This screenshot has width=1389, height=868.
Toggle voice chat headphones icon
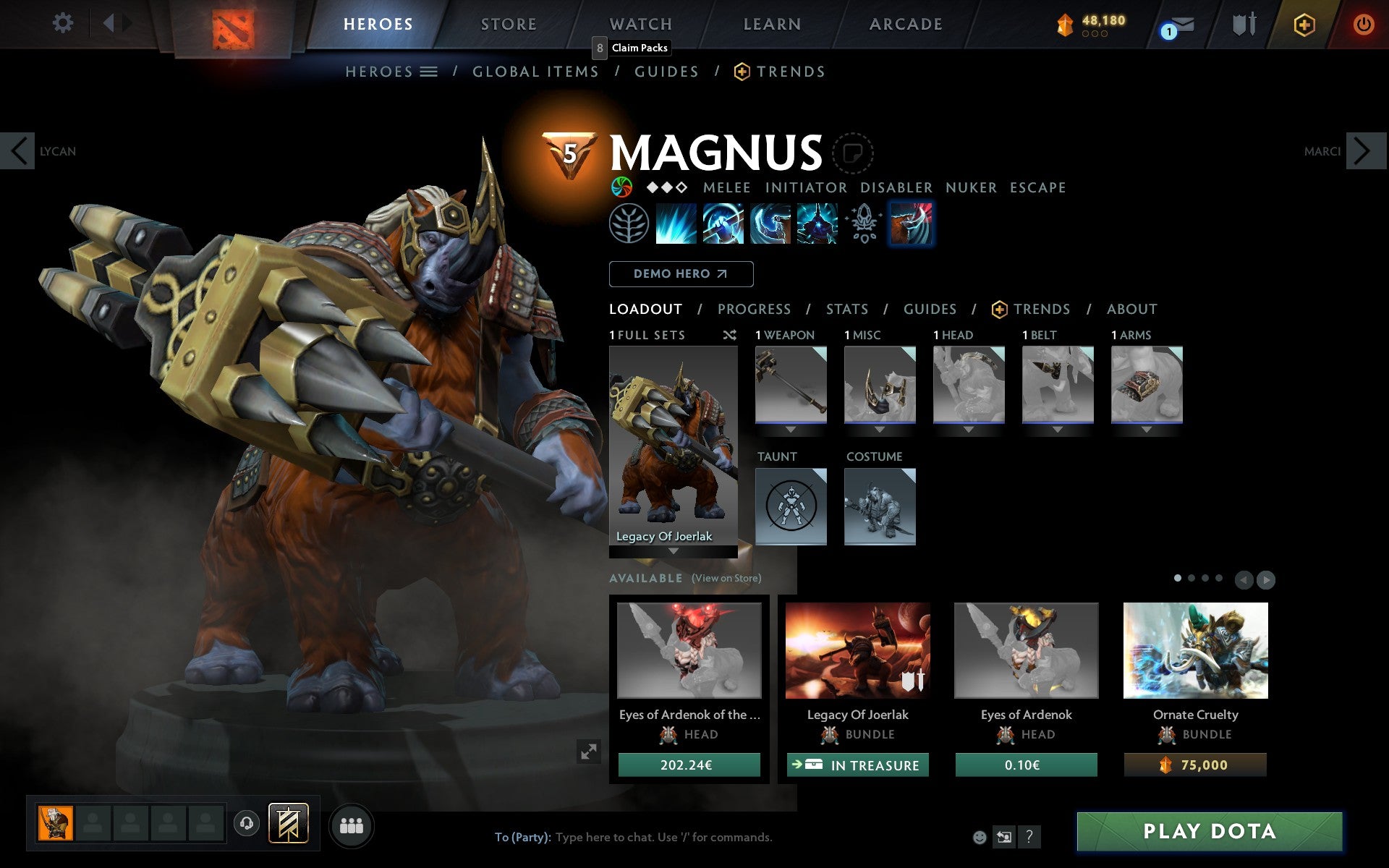point(247,823)
